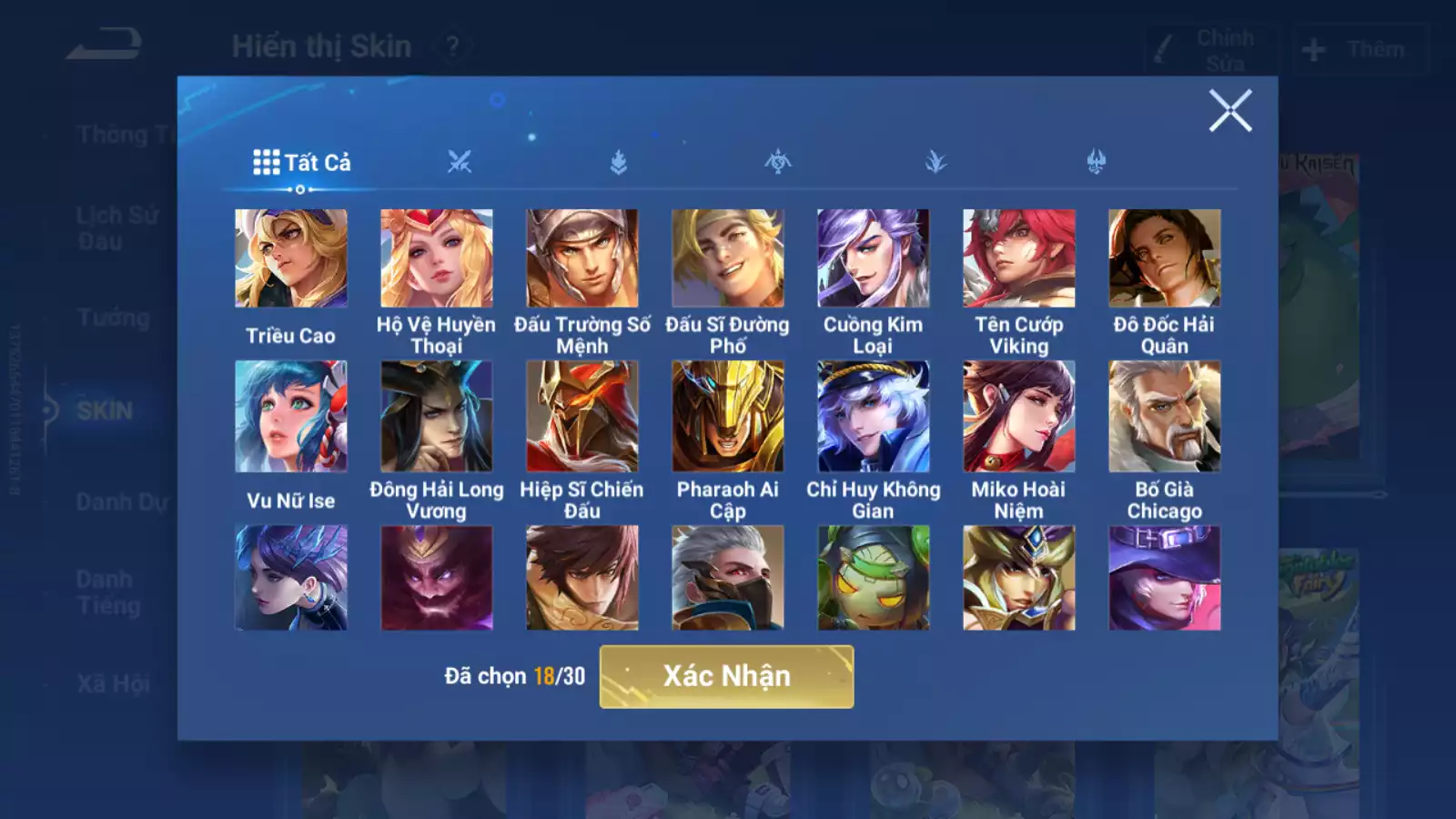The height and width of the screenshot is (819, 1456).
Task: Select the Triều Cao skin
Action: (x=291, y=258)
